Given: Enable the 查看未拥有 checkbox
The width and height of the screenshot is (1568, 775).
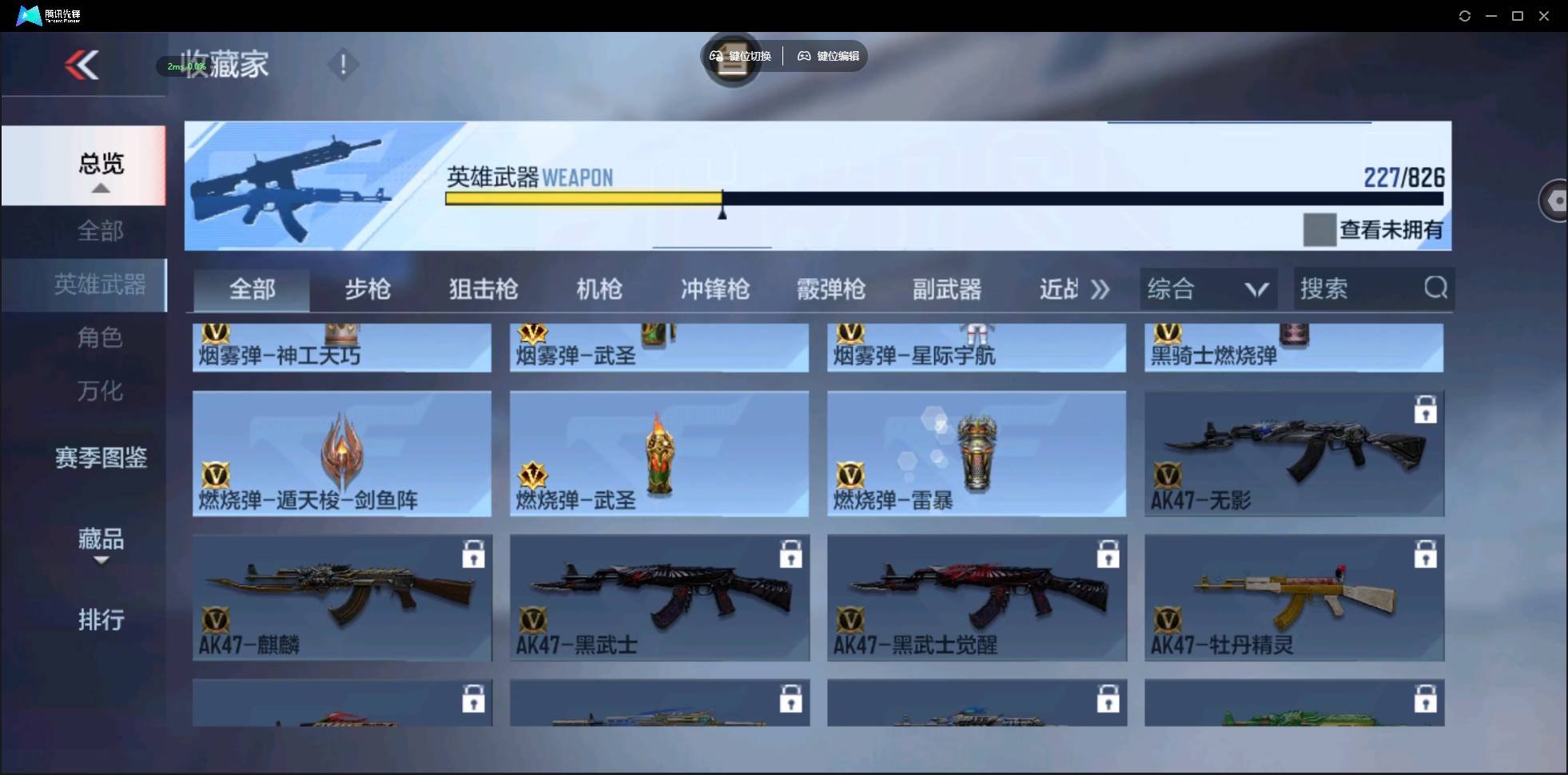Looking at the screenshot, I should [1319, 230].
